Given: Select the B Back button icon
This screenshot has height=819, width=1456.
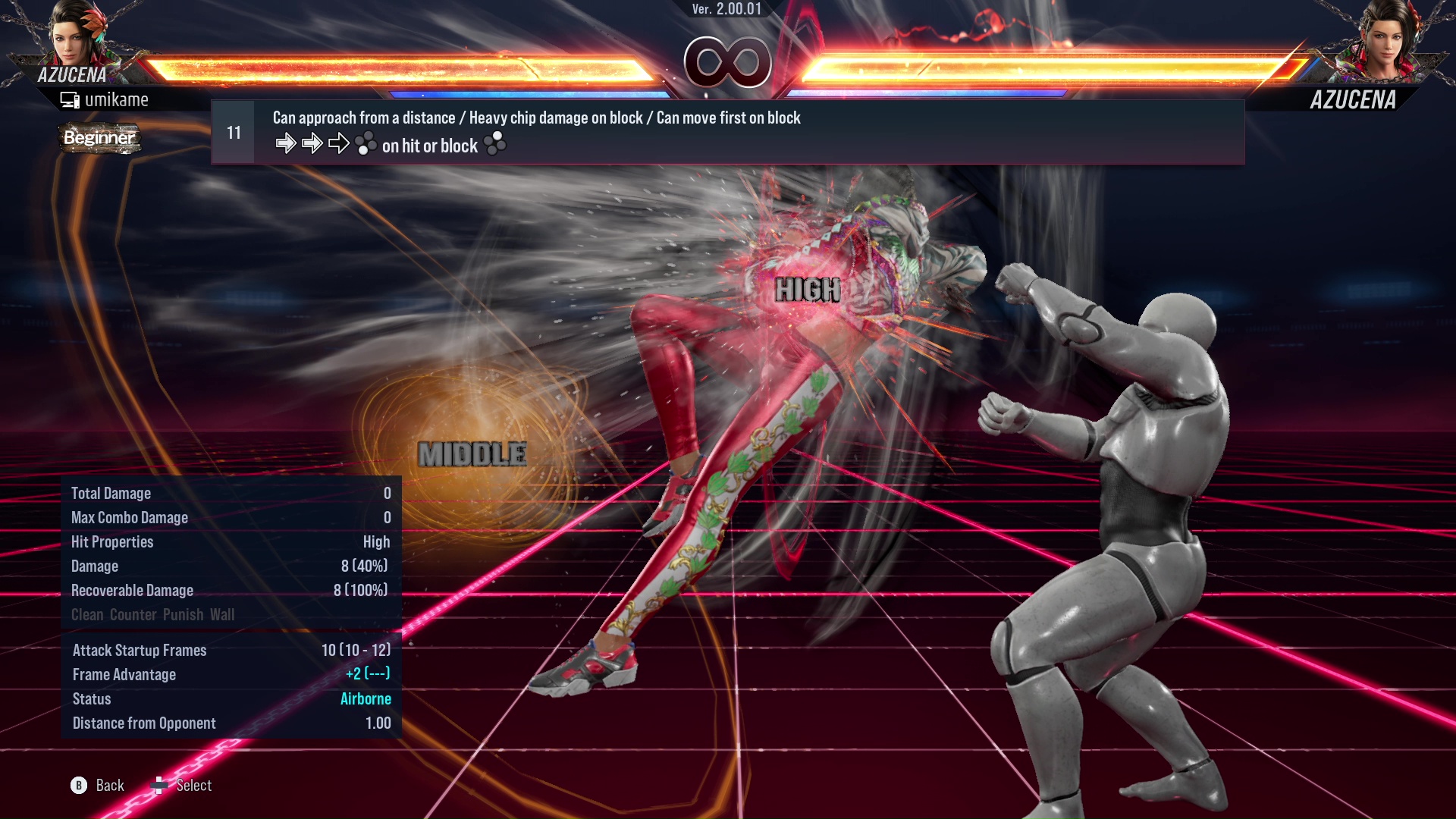Looking at the screenshot, I should (77, 785).
